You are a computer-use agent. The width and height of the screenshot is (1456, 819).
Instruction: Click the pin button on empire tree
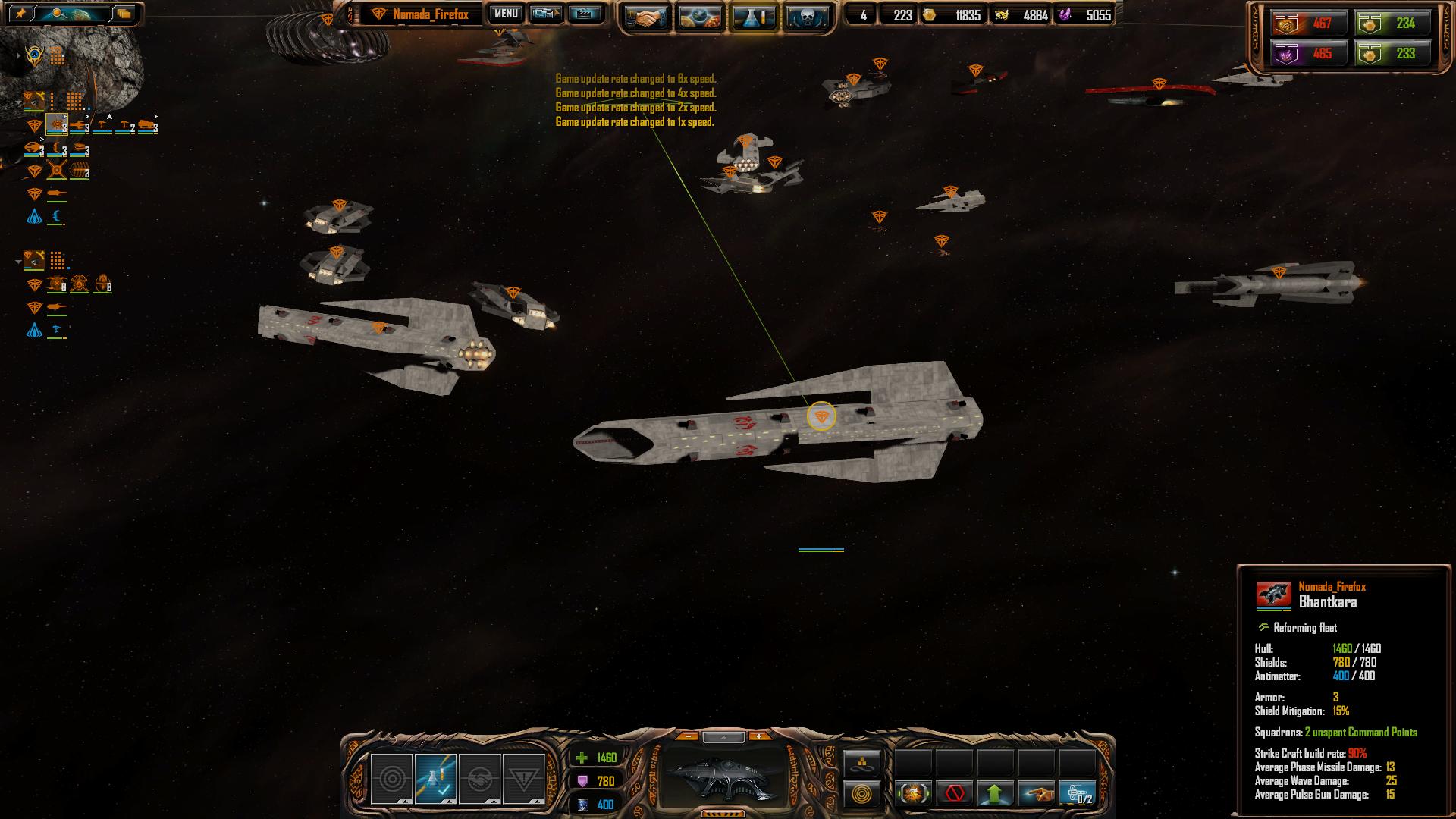[20, 14]
